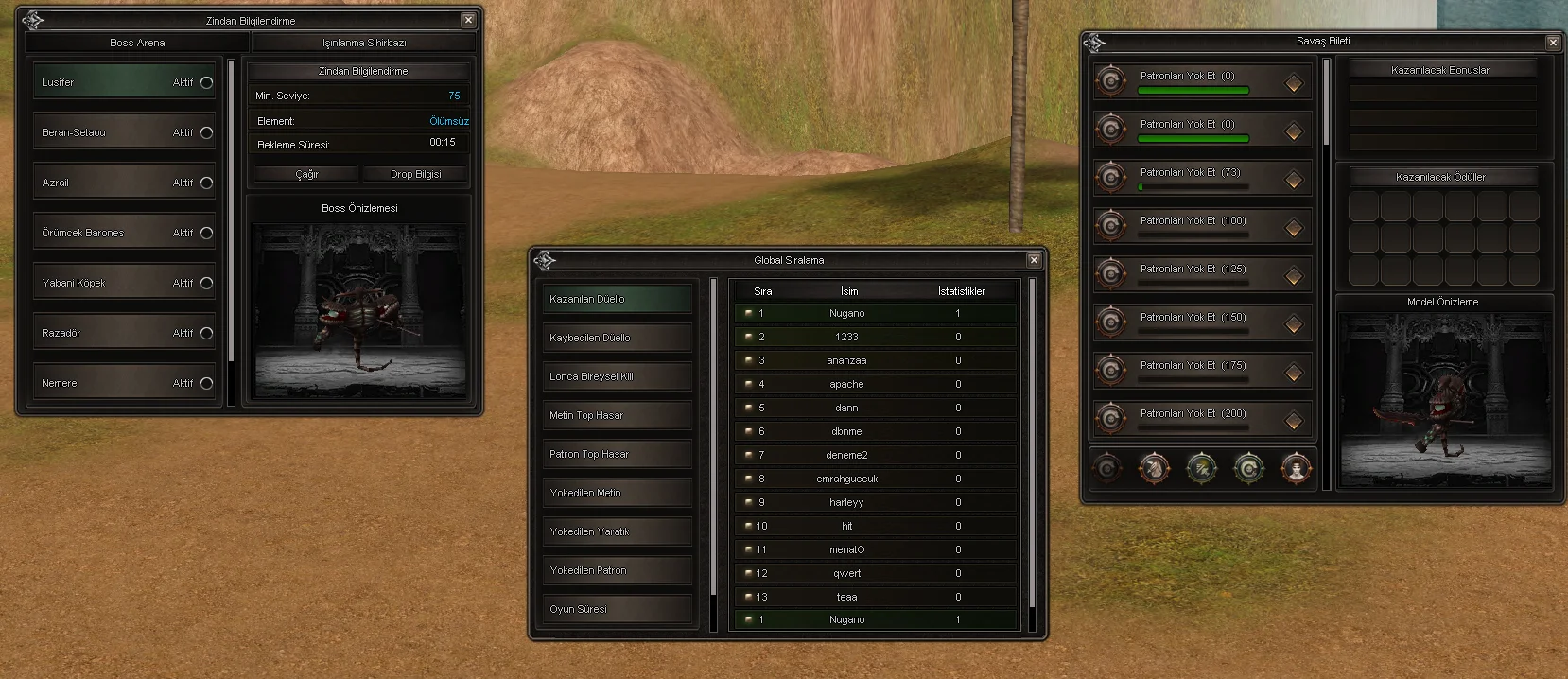Open the Işınlanma Sihirbazı tab
Viewport: 1568px width, 679px height.
pos(364,43)
